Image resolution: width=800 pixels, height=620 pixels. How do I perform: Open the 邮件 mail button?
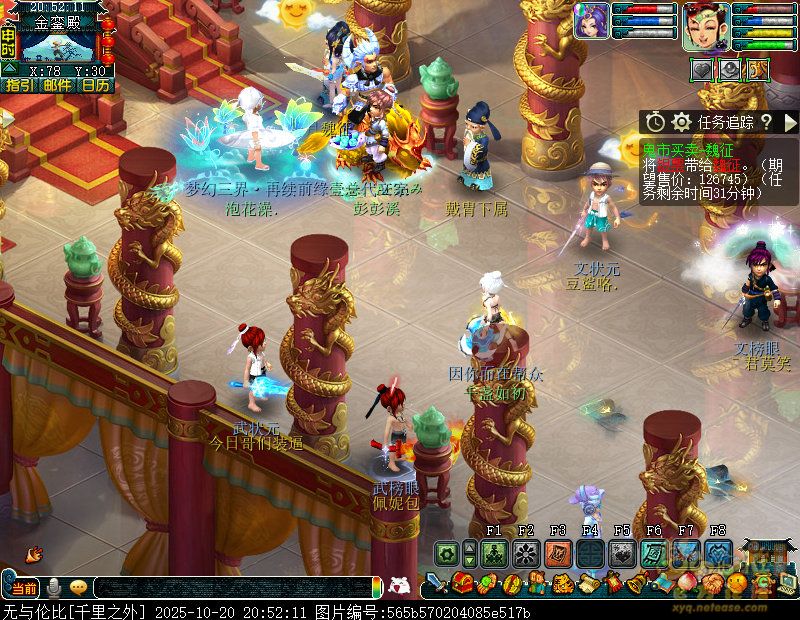pyautogui.click(x=57, y=85)
